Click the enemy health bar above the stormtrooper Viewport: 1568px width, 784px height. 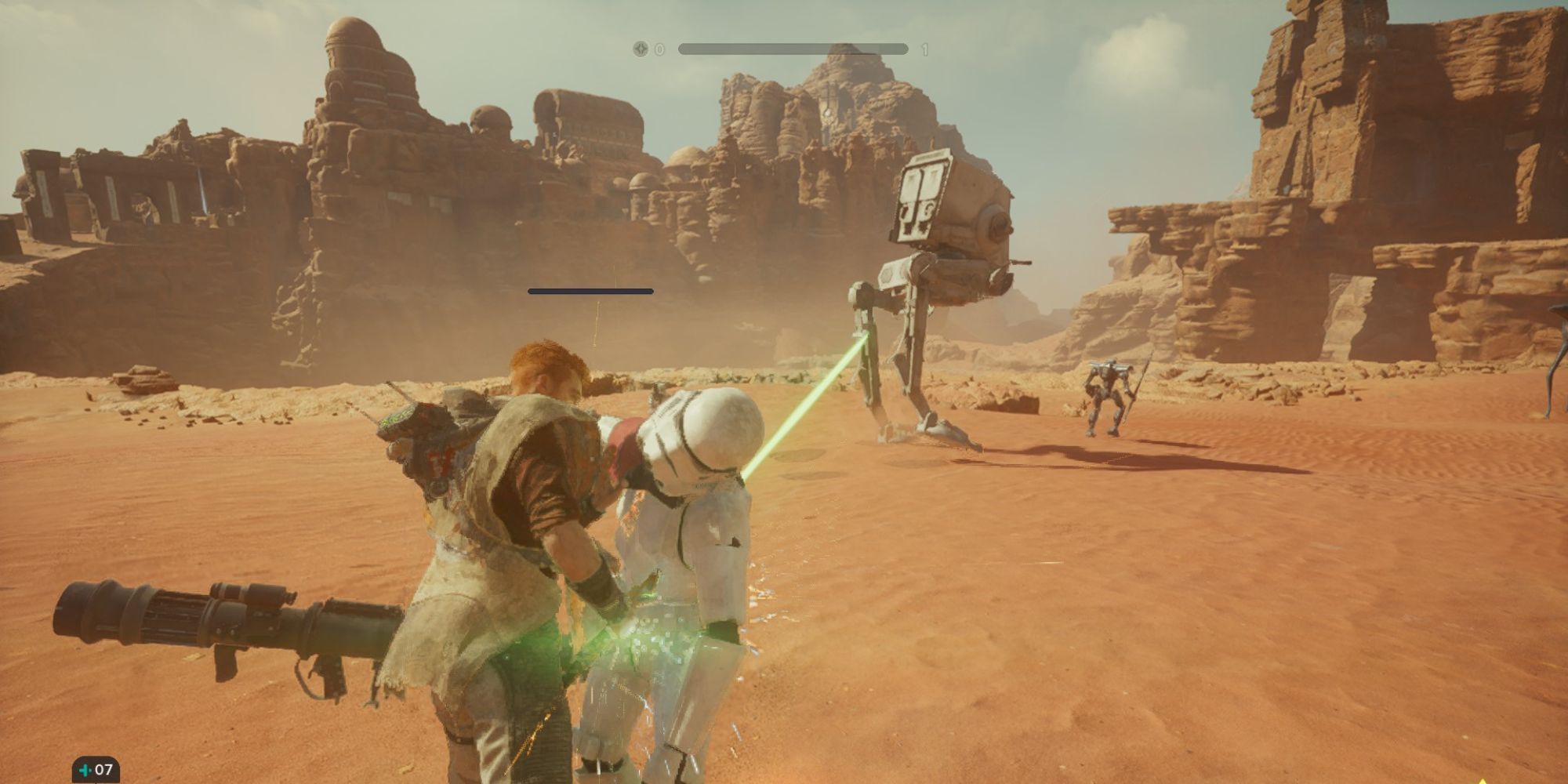click(592, 292)
